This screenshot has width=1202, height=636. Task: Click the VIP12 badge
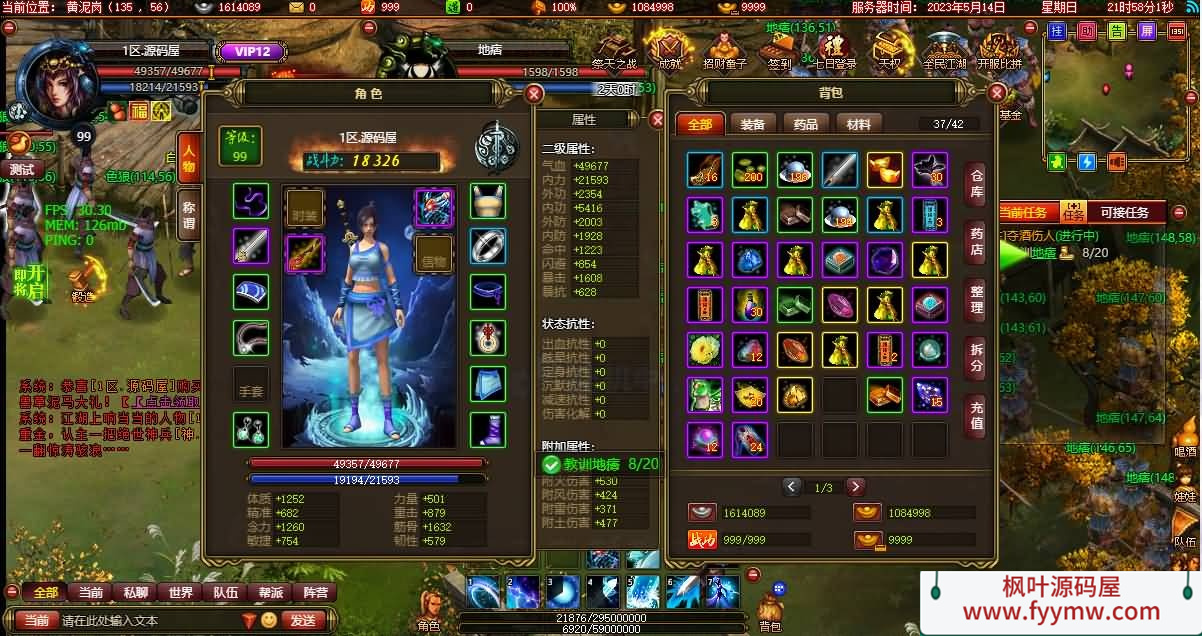[246, 51]
